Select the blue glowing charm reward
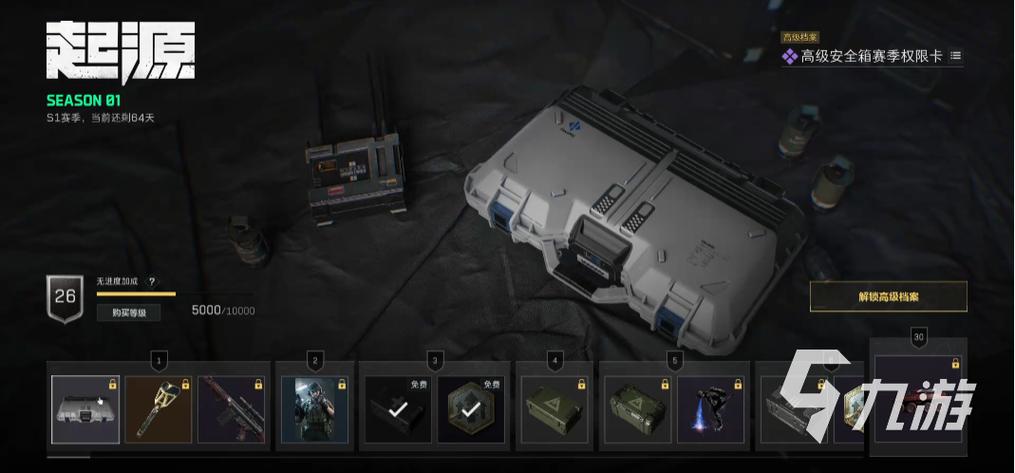 (x=710, y=409)
